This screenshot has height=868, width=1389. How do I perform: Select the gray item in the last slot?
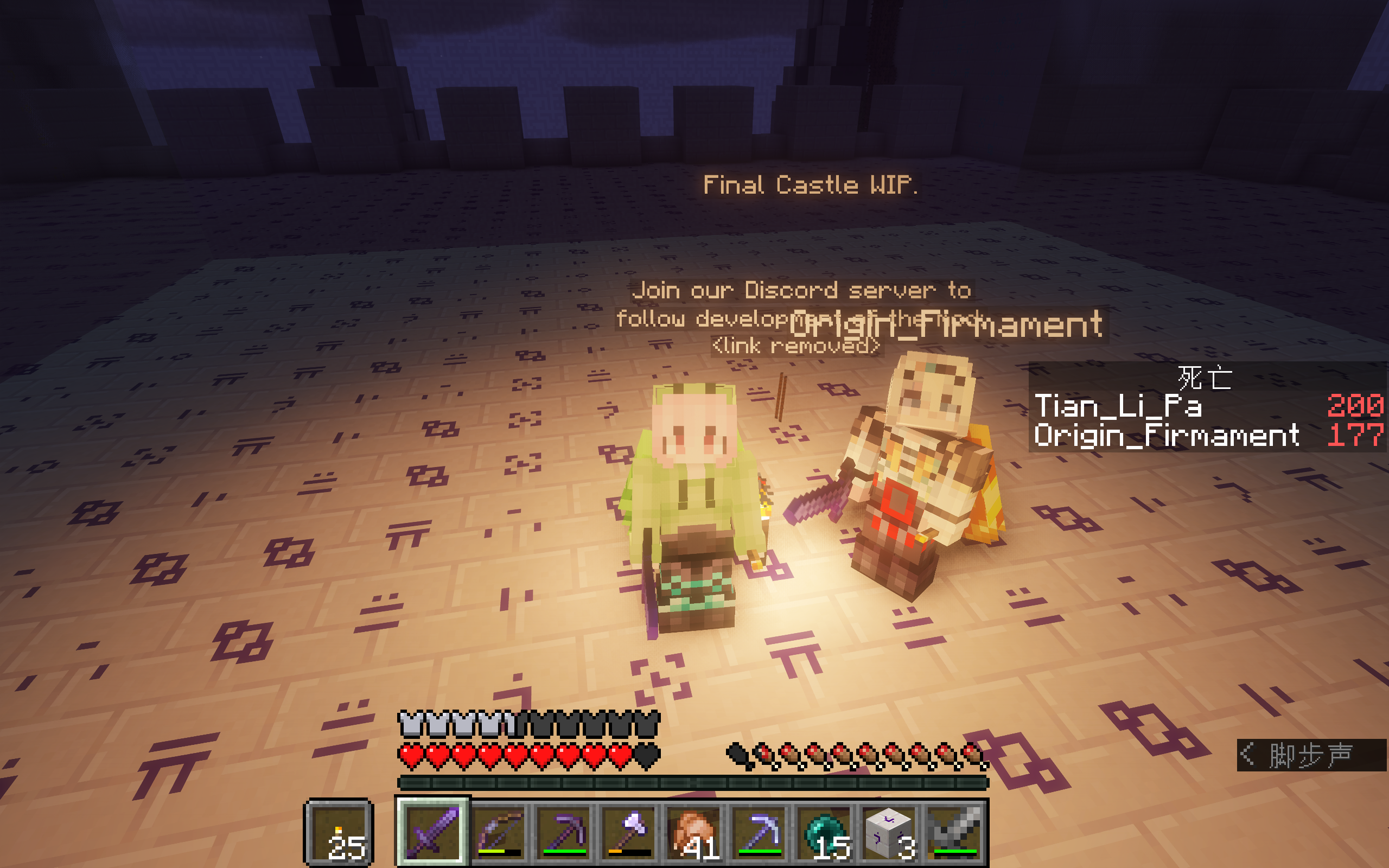click(x=954, y=831)
